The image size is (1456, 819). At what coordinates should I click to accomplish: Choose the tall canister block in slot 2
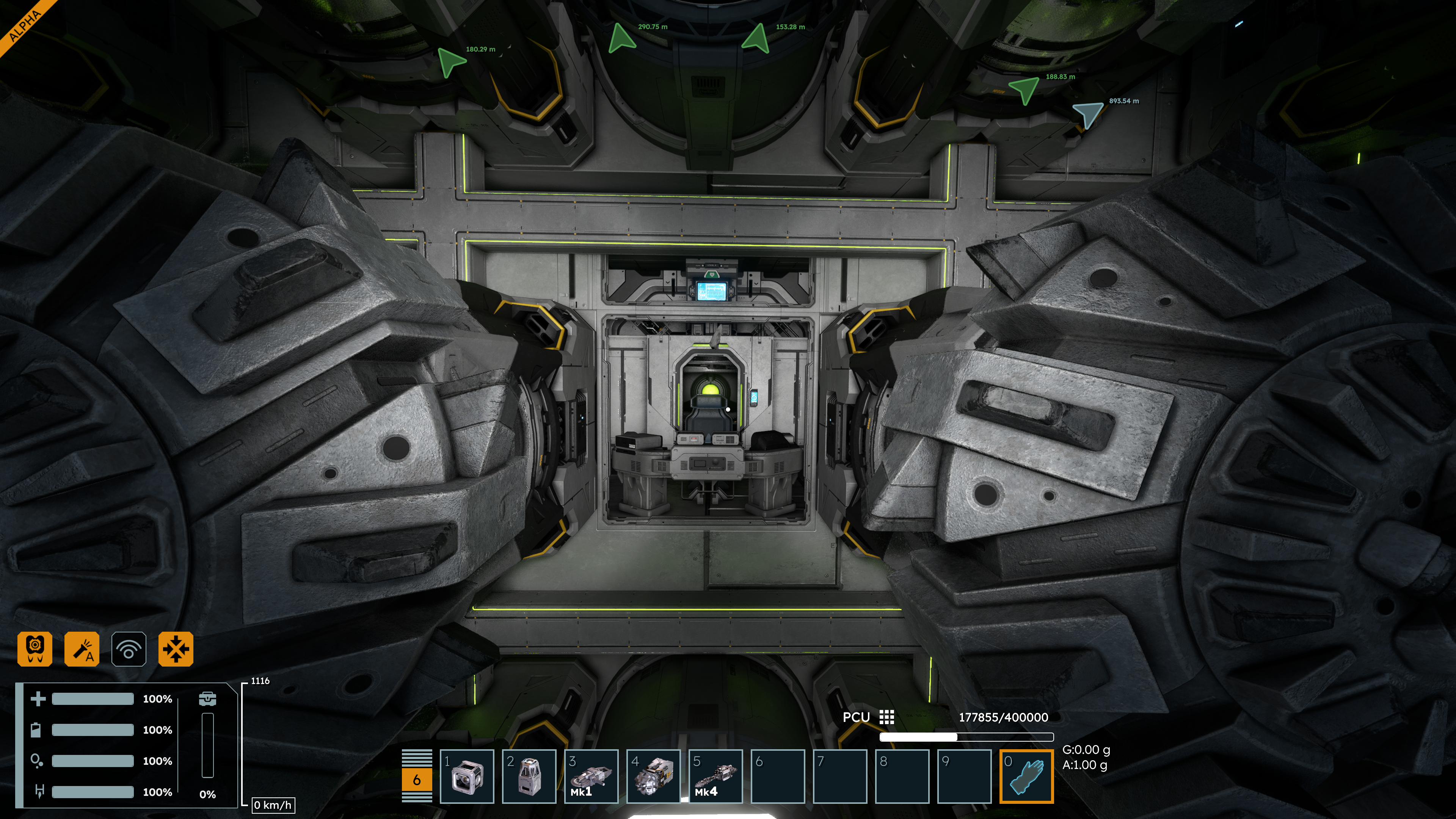coord(529,776)
